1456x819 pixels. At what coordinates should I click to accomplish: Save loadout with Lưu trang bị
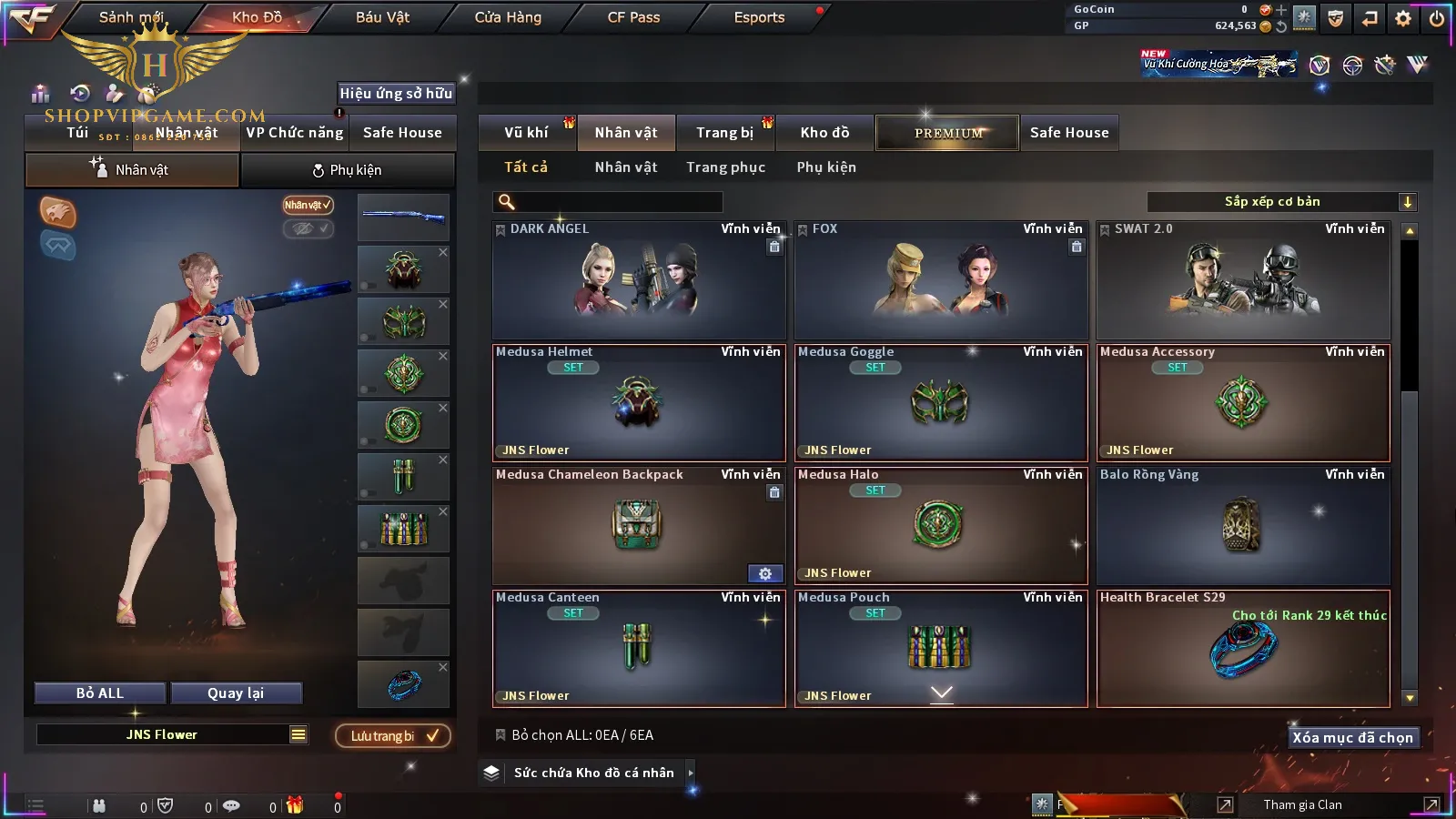click(x=393, y=736)
